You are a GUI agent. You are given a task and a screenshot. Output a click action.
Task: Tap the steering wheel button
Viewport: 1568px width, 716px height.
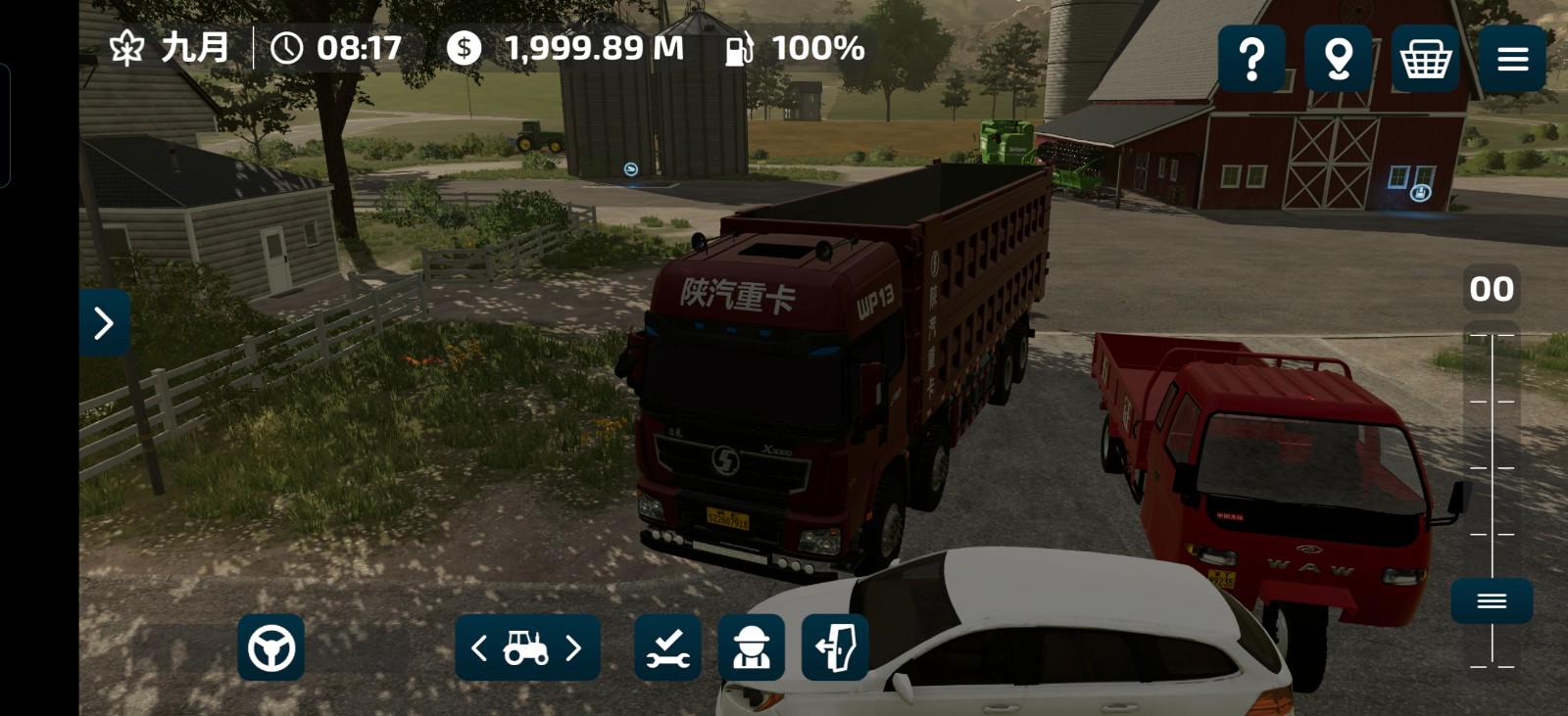click(x=270, y=647)
